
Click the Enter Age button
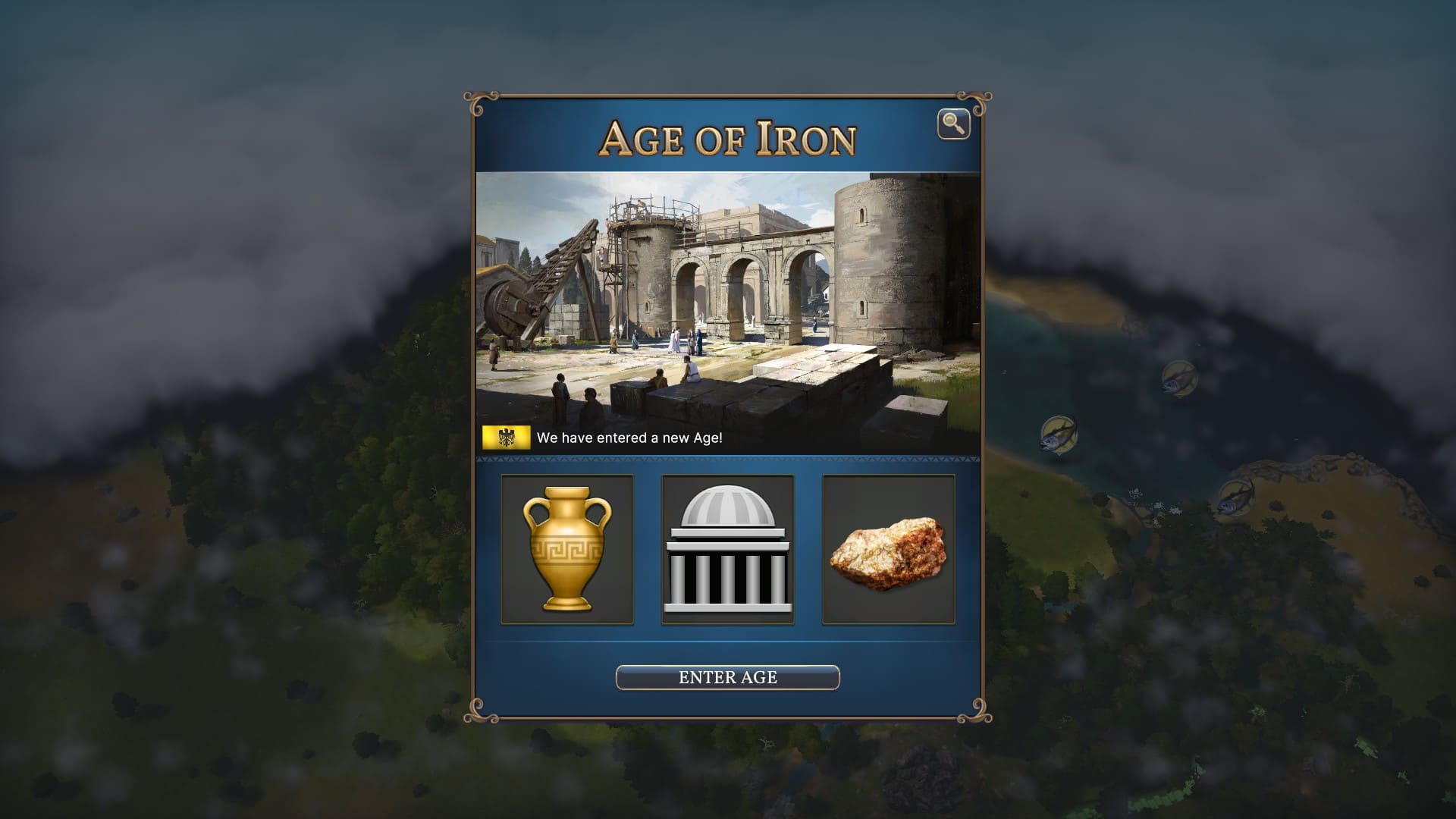727,677
